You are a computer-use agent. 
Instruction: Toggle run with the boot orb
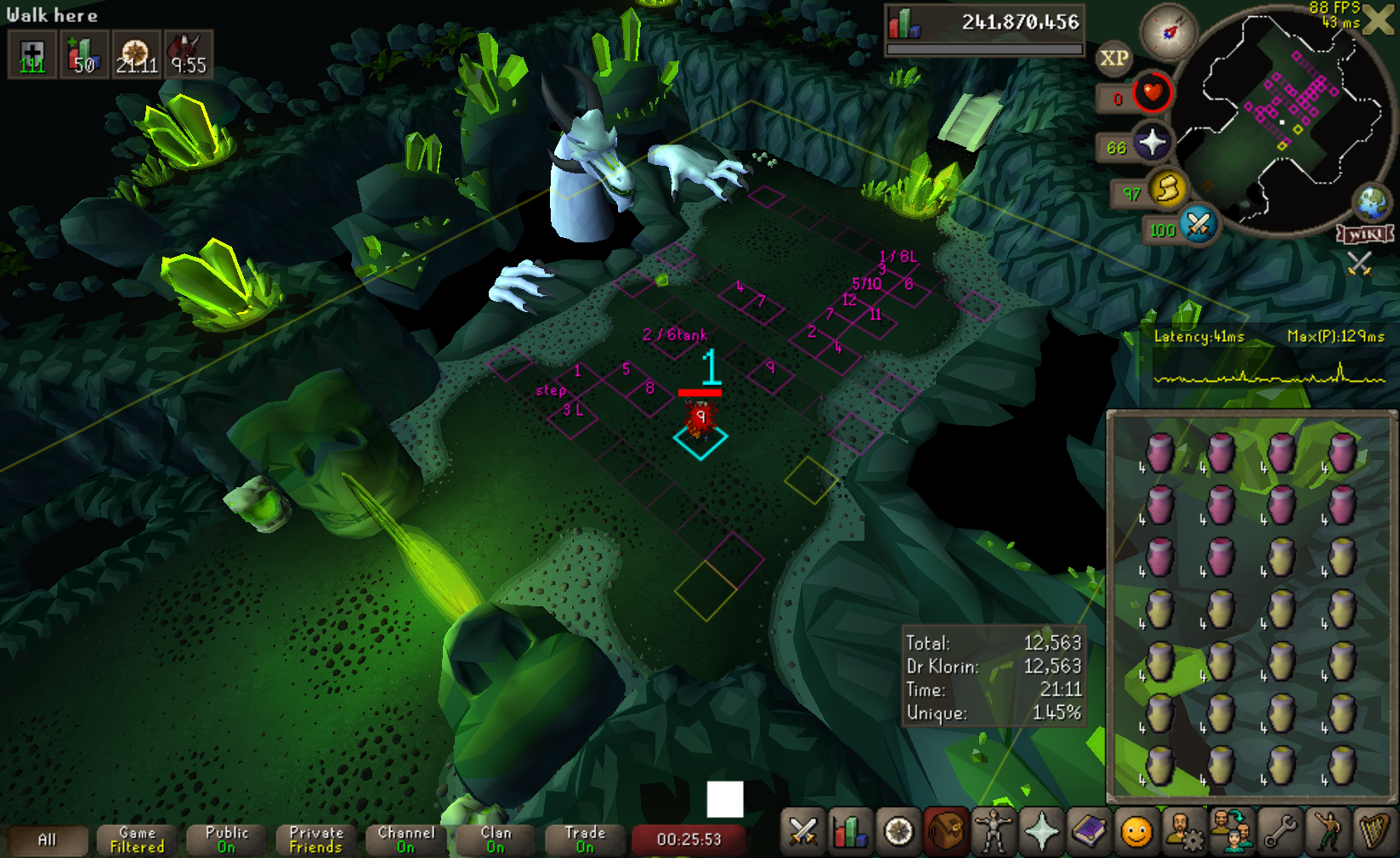click(x=1167, y=189)
